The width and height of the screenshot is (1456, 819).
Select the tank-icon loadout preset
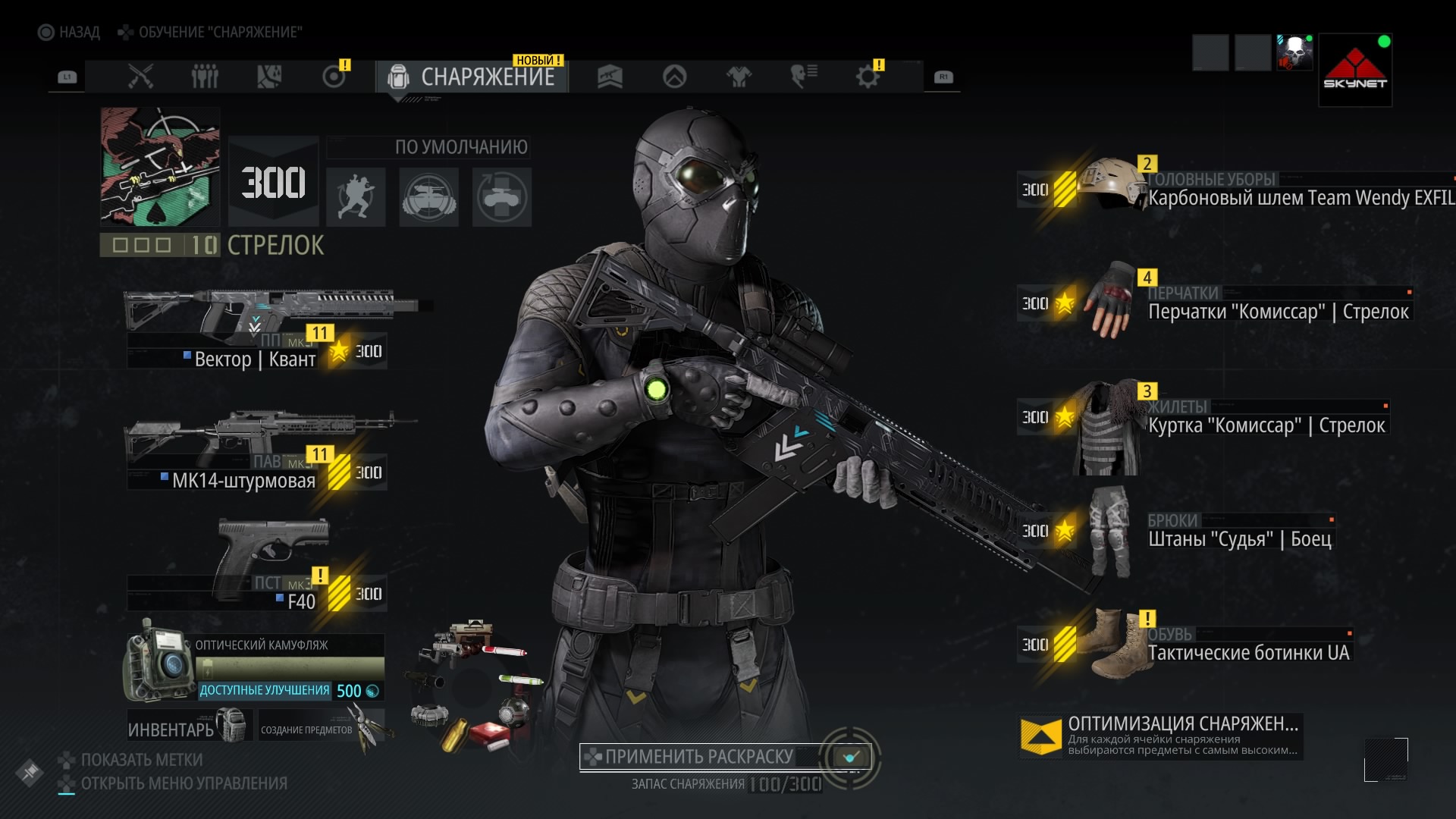pyautogui.click(x=428, y=197)
